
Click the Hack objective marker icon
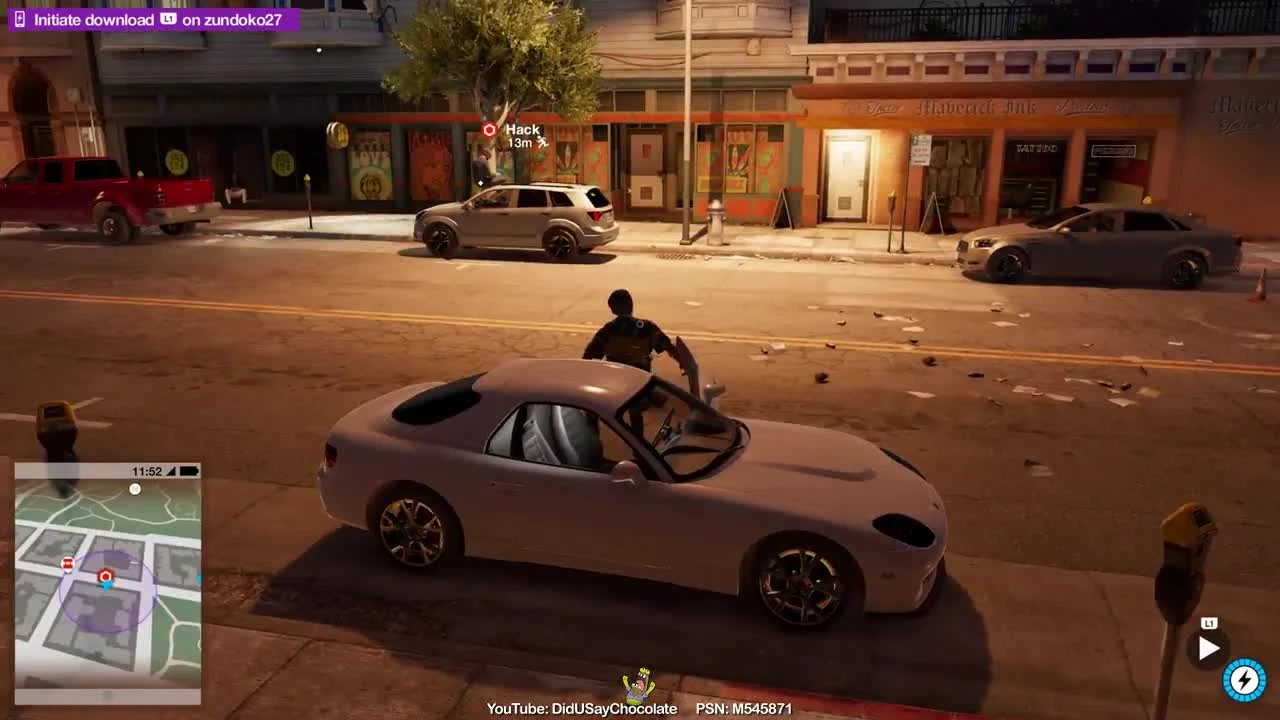[487, 129]
